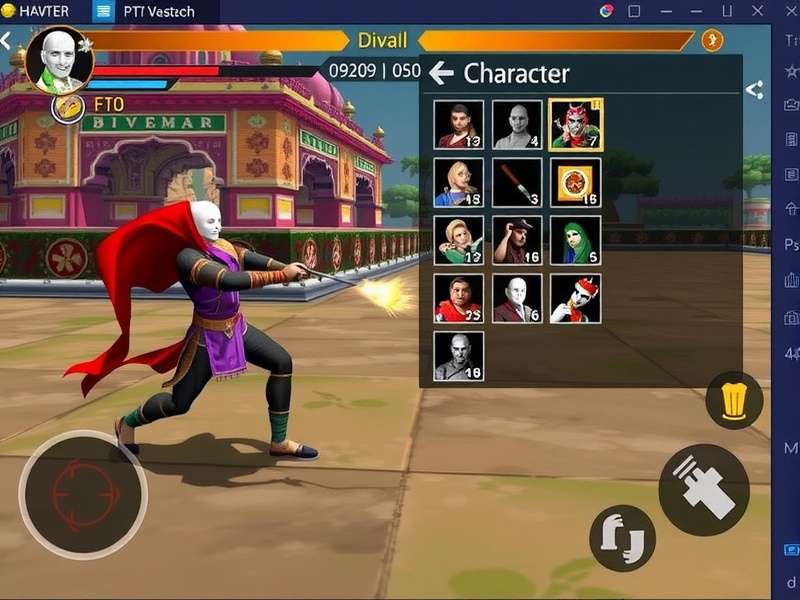Choose the green-hooded character tile
Viewport: 800px width, 600px height.
point(575,241)
